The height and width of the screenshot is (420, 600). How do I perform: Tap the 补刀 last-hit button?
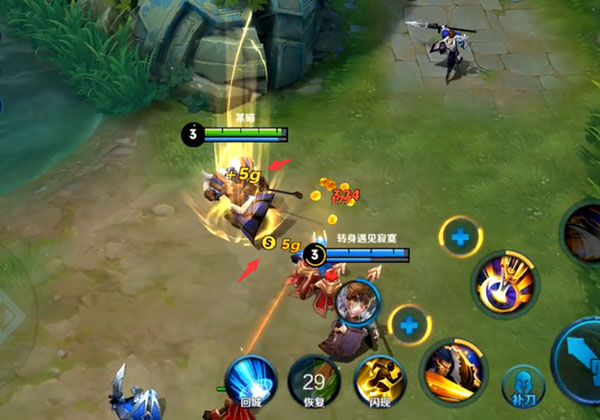[x=524, y=387]
